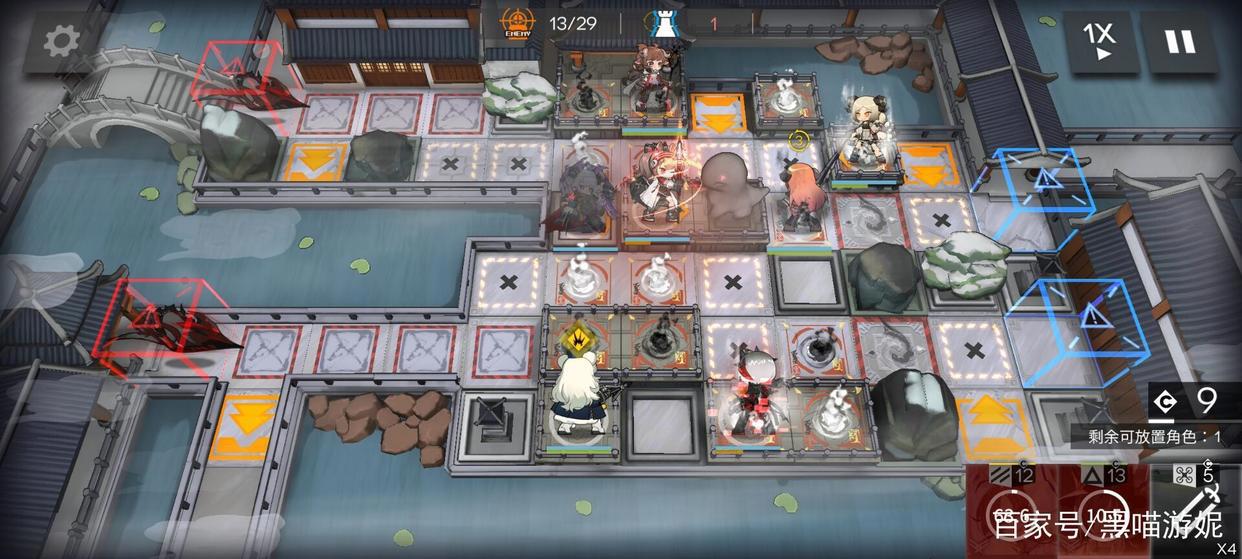Screen dimensions: 1242x559
Task: Pause the battle
Action: [x=1180, y=42]
